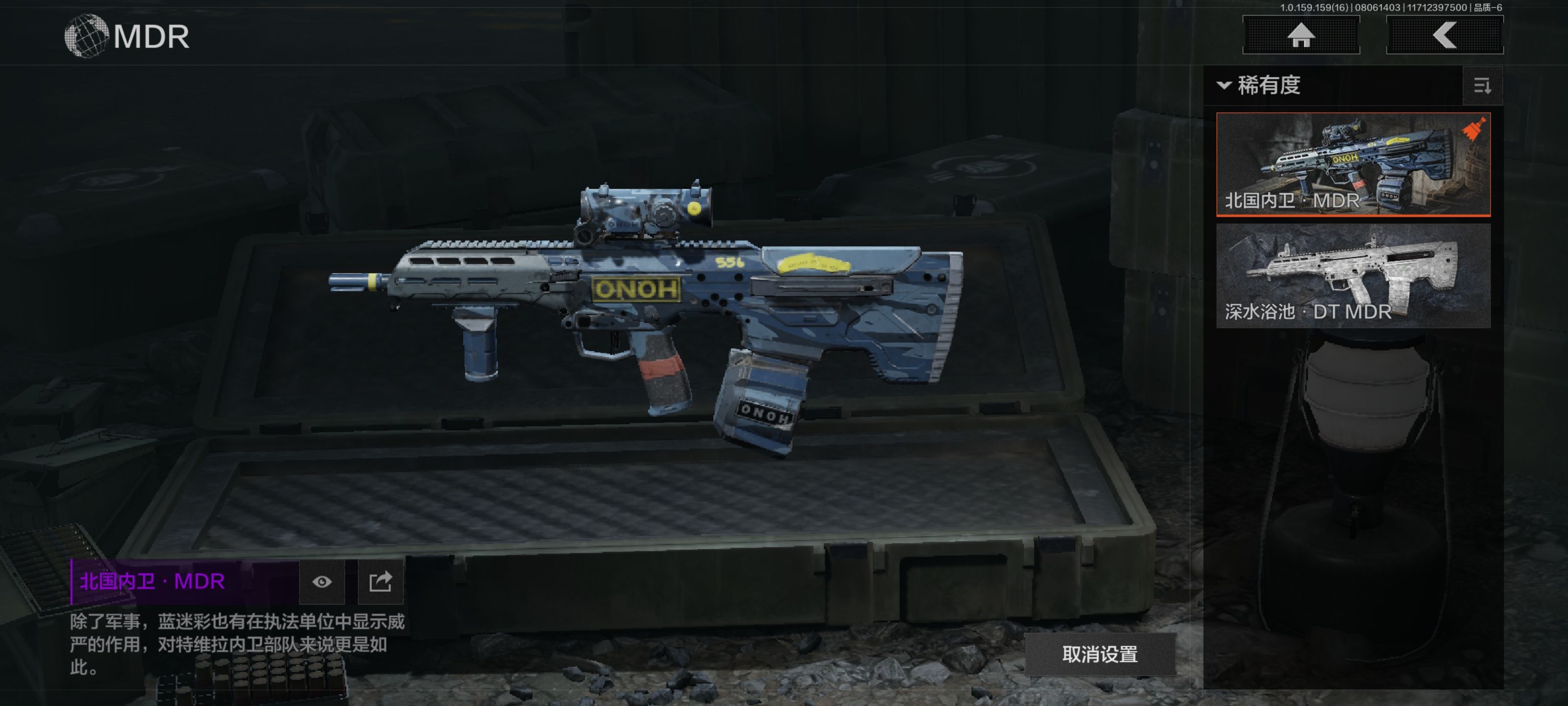Open the 稀有度 sort dropdown

click(x=1260, y=85)
